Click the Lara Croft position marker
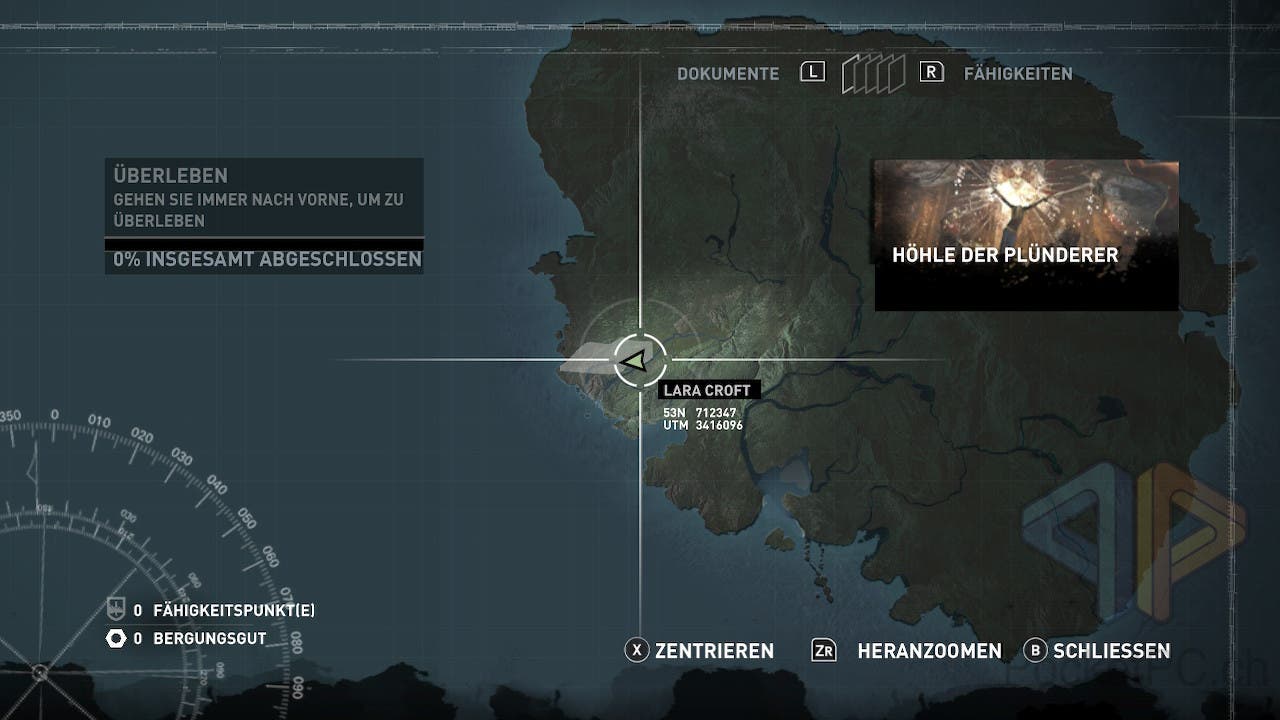This screenshot has height=720, width=1280. click(x=634, y=361)
